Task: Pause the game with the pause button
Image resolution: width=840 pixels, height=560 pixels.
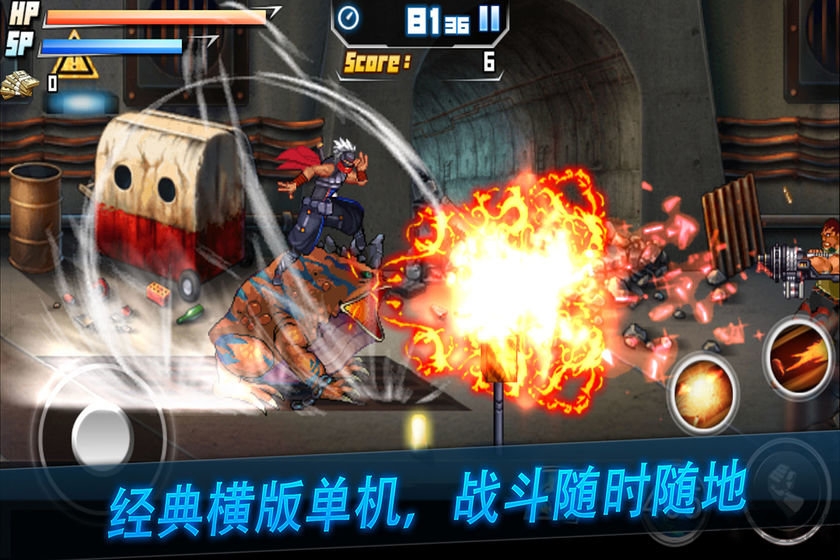Action: (x=489, y=20)
